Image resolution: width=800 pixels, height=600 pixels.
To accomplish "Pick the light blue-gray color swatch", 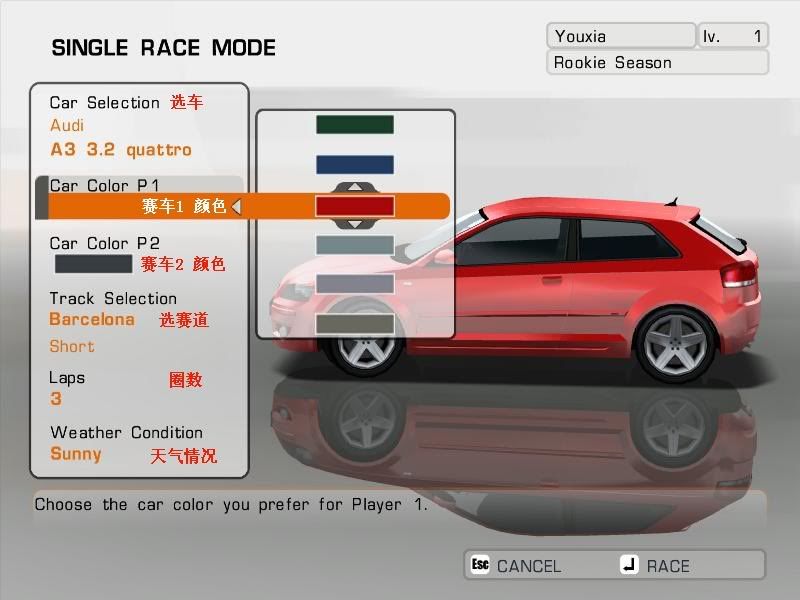I will coord(355,245).
